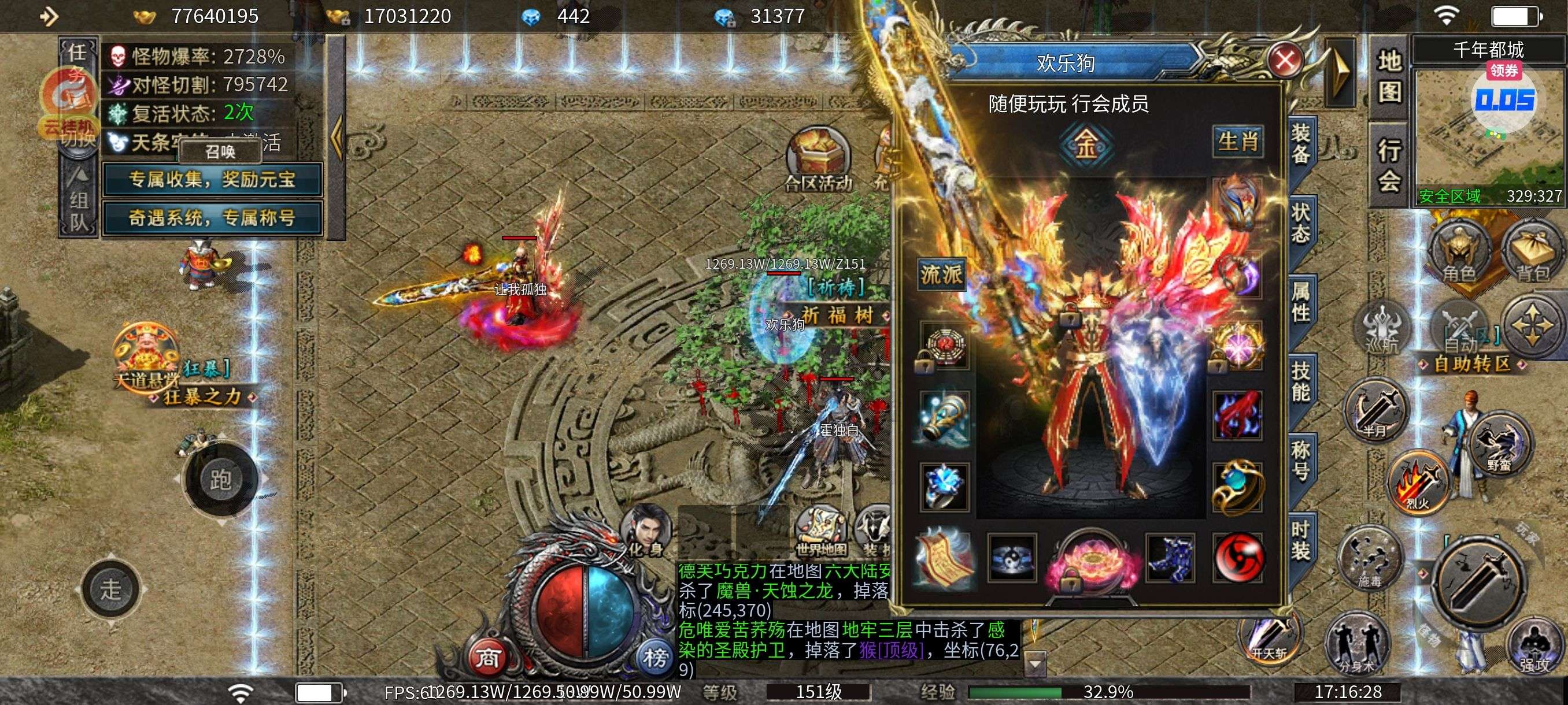The height and width of the screenshot is (705, 1568).
Task: Click the 生肖 button
Action: point(1237,142)
